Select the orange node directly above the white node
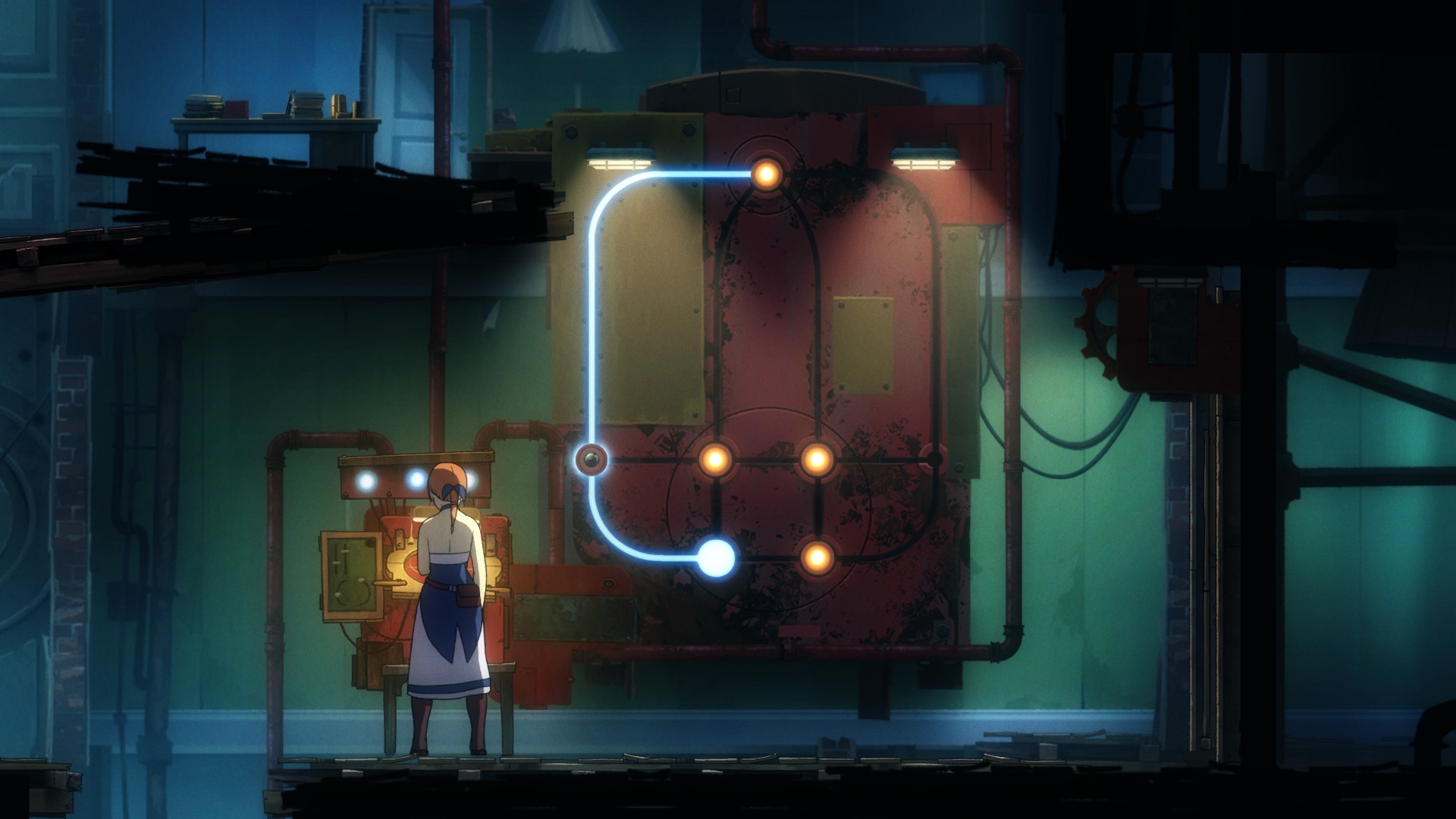Viewport: 1456px width, 819px height. 715,459
